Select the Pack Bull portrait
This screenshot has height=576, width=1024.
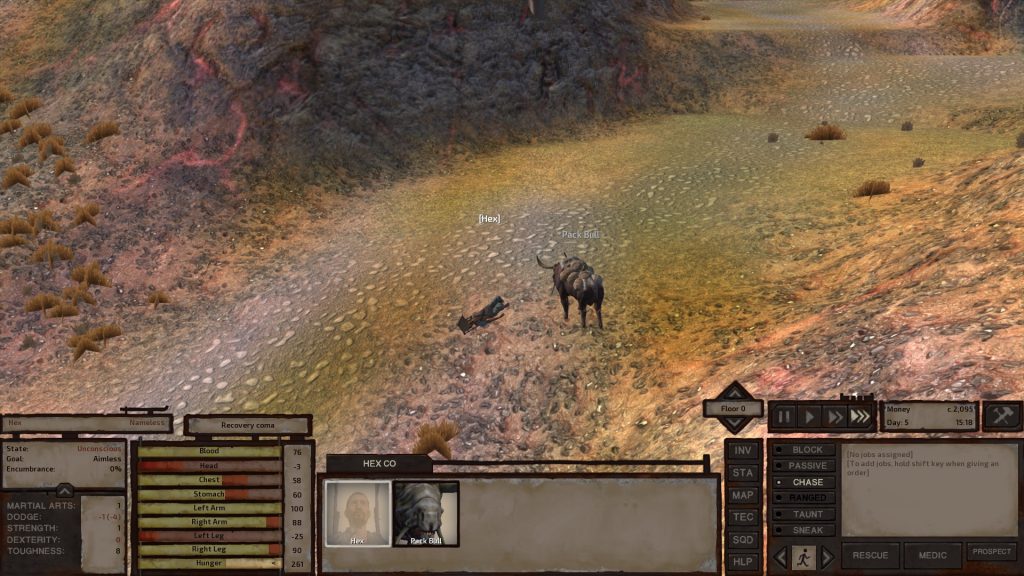pyautogui.click(x=426, y=514)
